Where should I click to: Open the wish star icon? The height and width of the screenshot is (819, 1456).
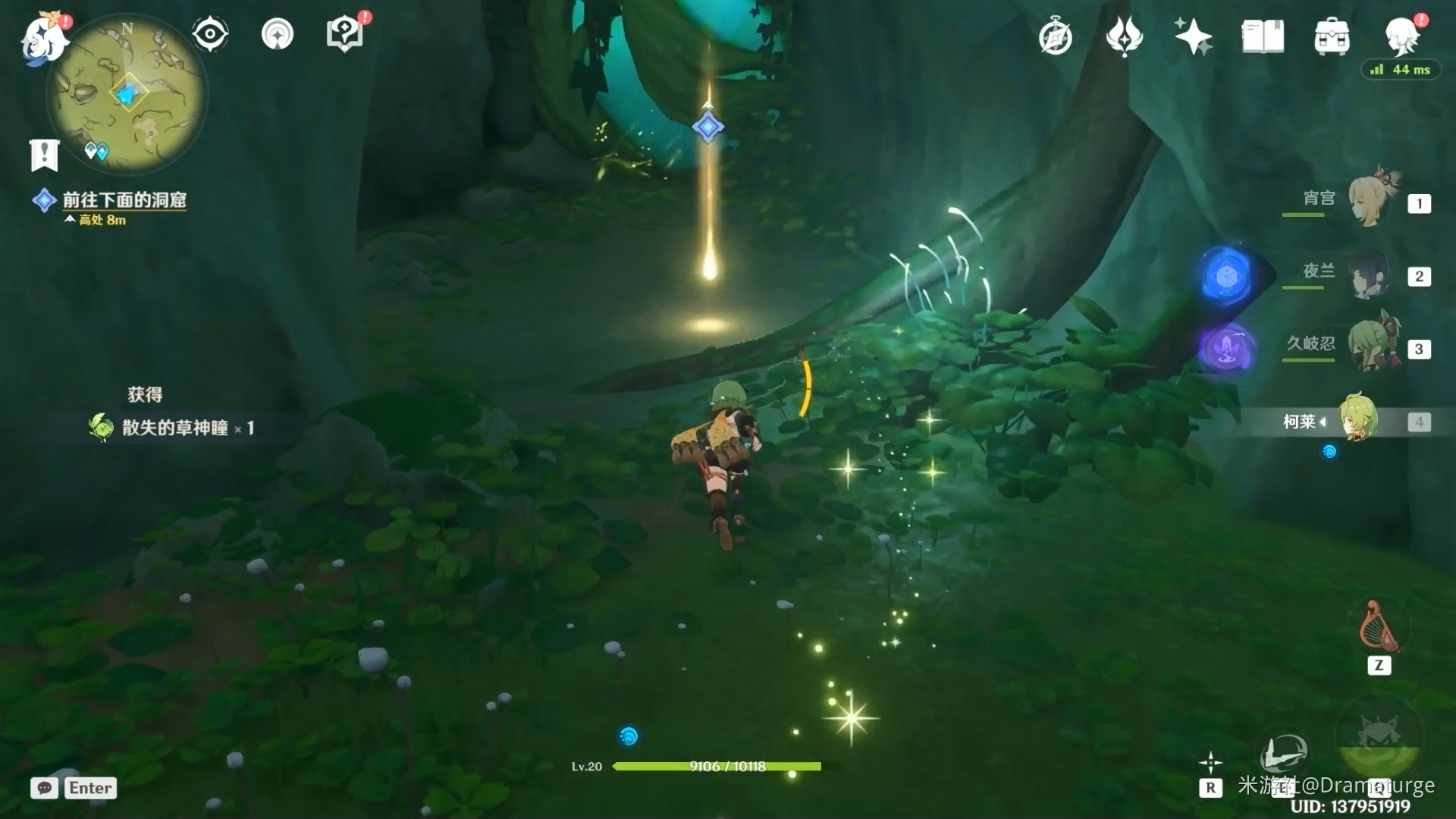coord(1193,36)
